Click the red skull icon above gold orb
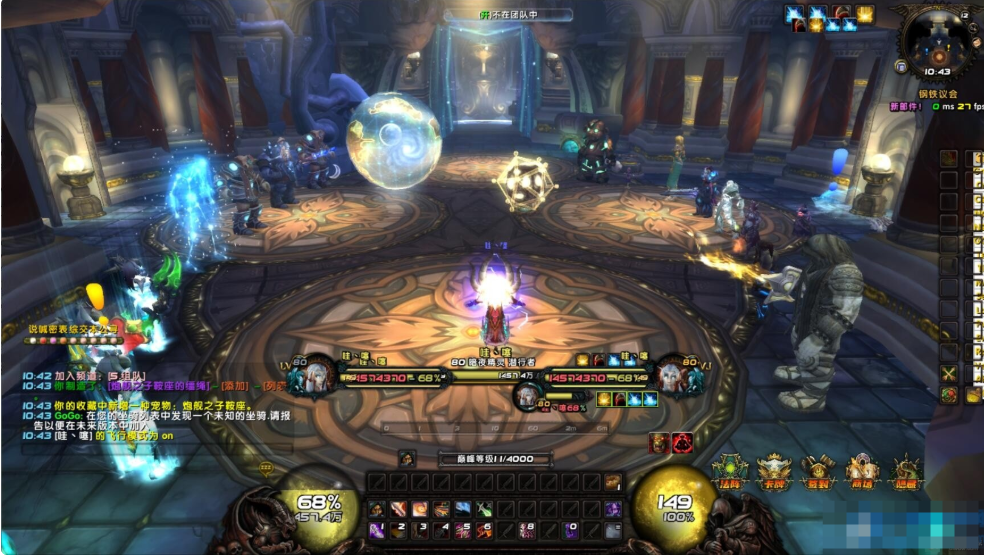 point(683,443)
